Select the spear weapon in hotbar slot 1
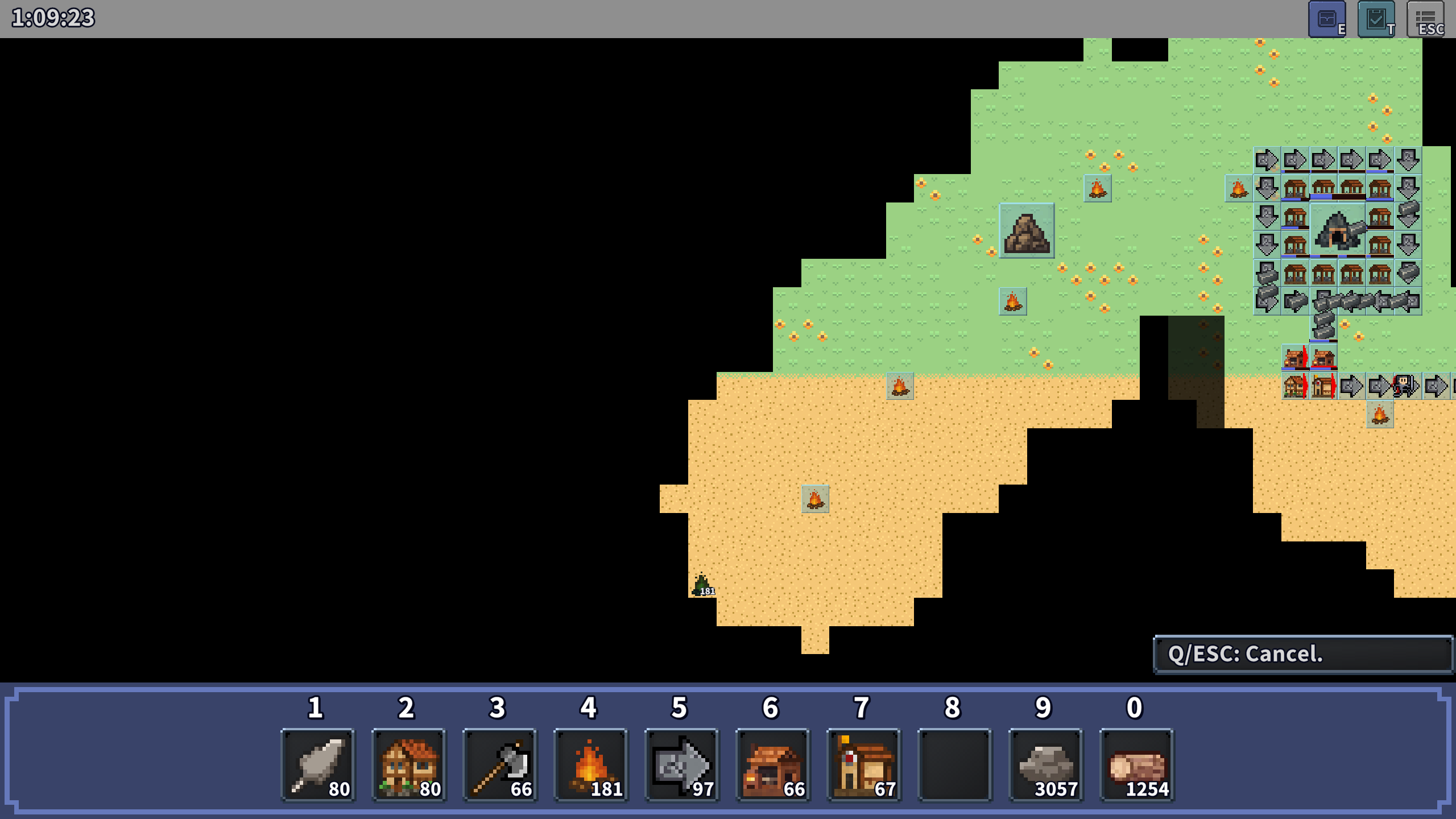 point(317,764)
